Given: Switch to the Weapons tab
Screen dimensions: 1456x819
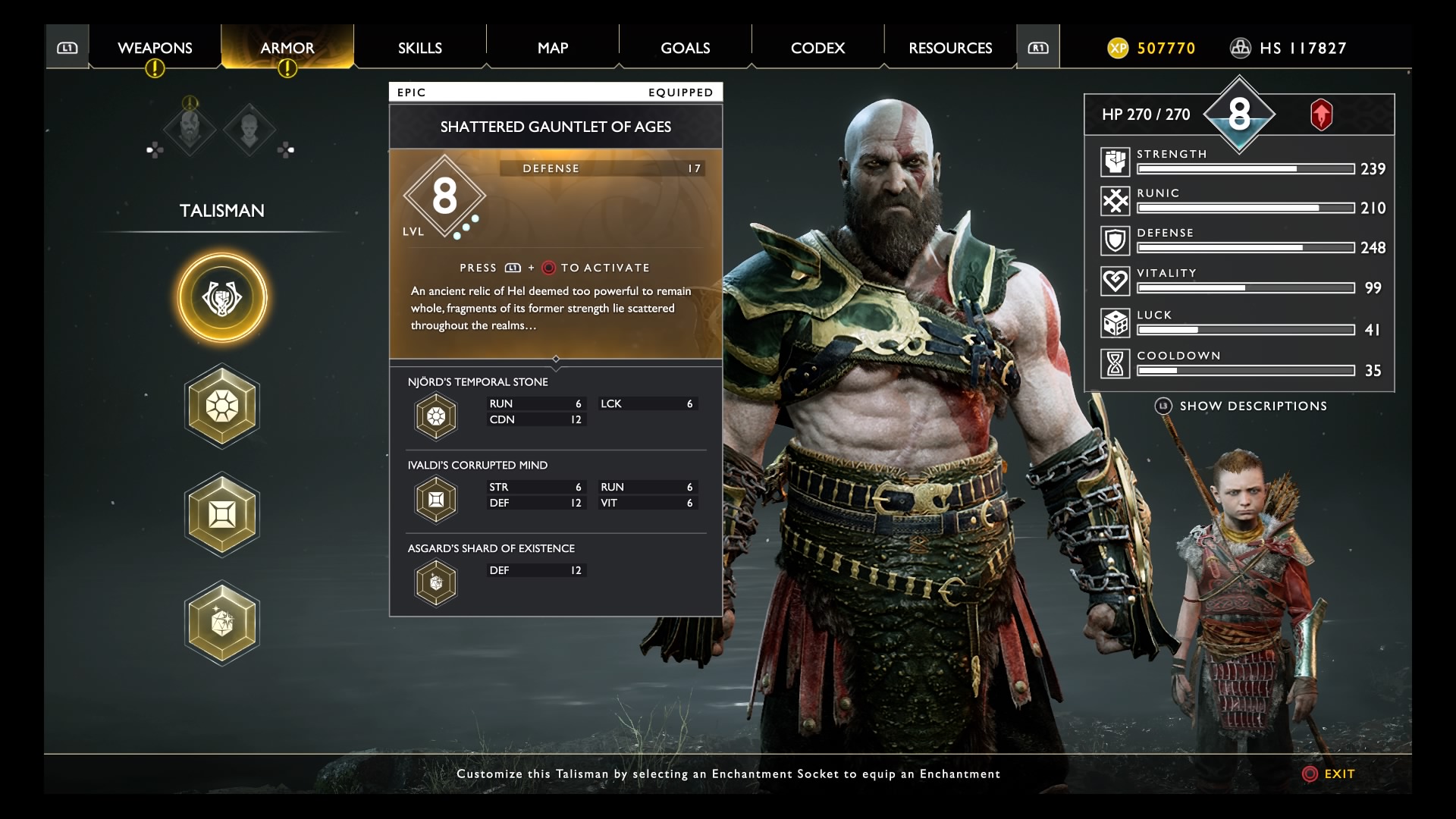Looking at the screenshot, I should (155, 48).
